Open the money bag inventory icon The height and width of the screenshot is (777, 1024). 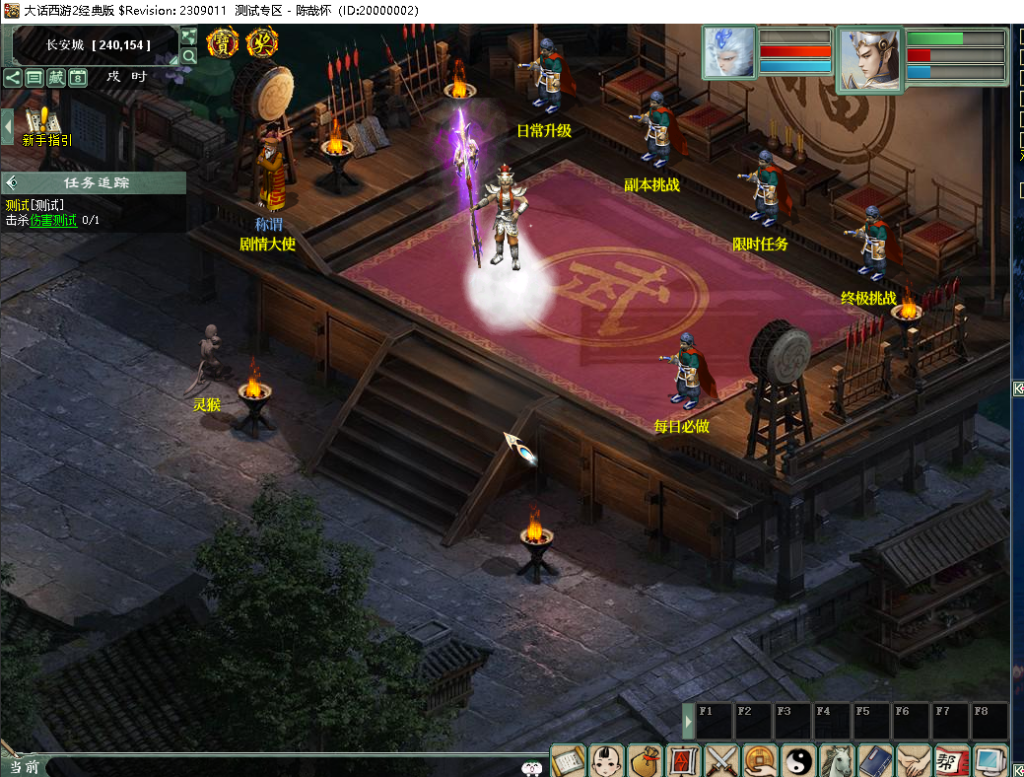(x=645, y=761)
